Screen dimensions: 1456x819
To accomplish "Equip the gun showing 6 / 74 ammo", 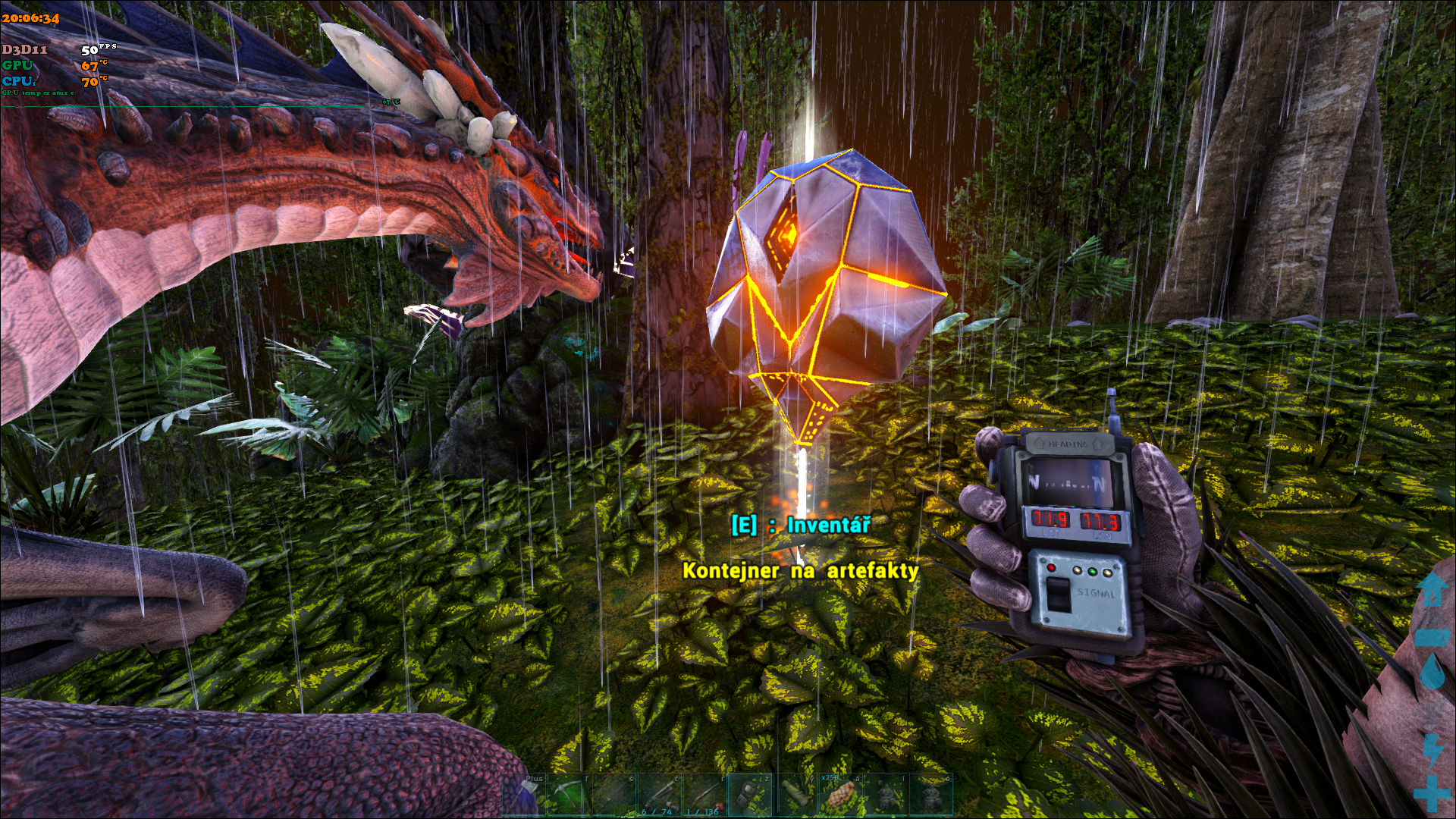I will coord(658,795).
